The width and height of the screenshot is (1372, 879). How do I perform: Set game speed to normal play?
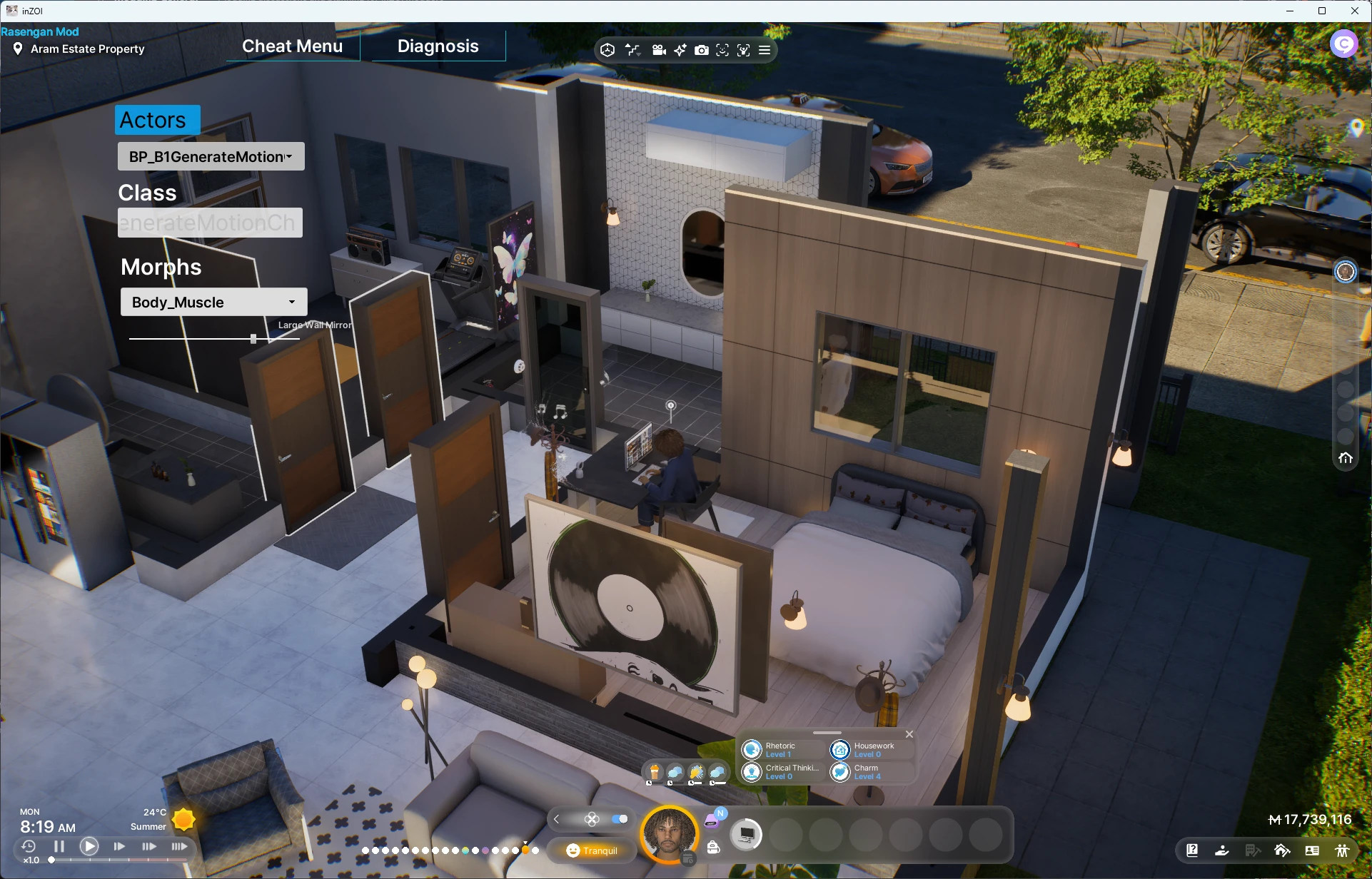coord(89,846)
